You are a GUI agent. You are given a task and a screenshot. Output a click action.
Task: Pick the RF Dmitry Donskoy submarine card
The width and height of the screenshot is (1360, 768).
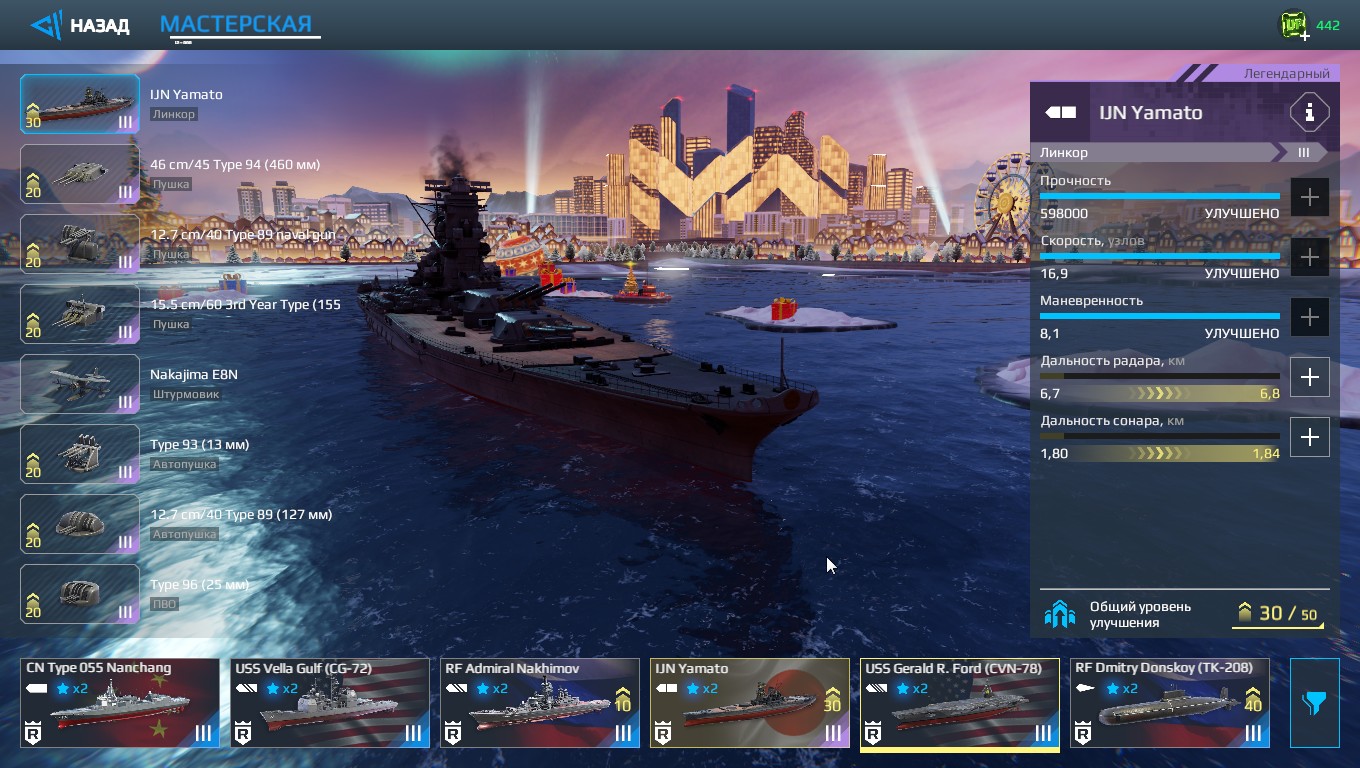1170,703
